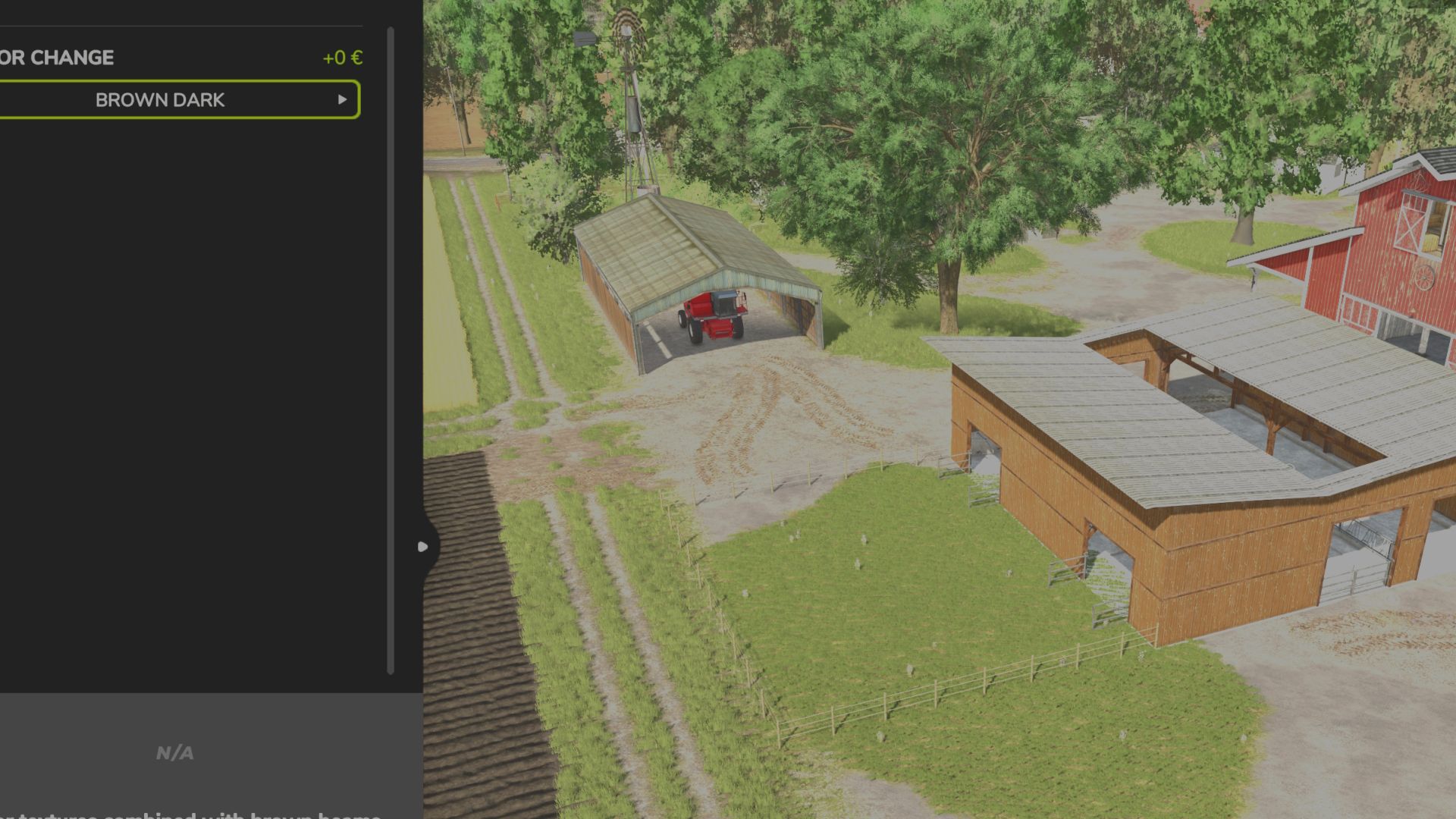Click the options panel's vertical scrollbar
Viewport: 1456px width, 819px height.
pos(391,349)
